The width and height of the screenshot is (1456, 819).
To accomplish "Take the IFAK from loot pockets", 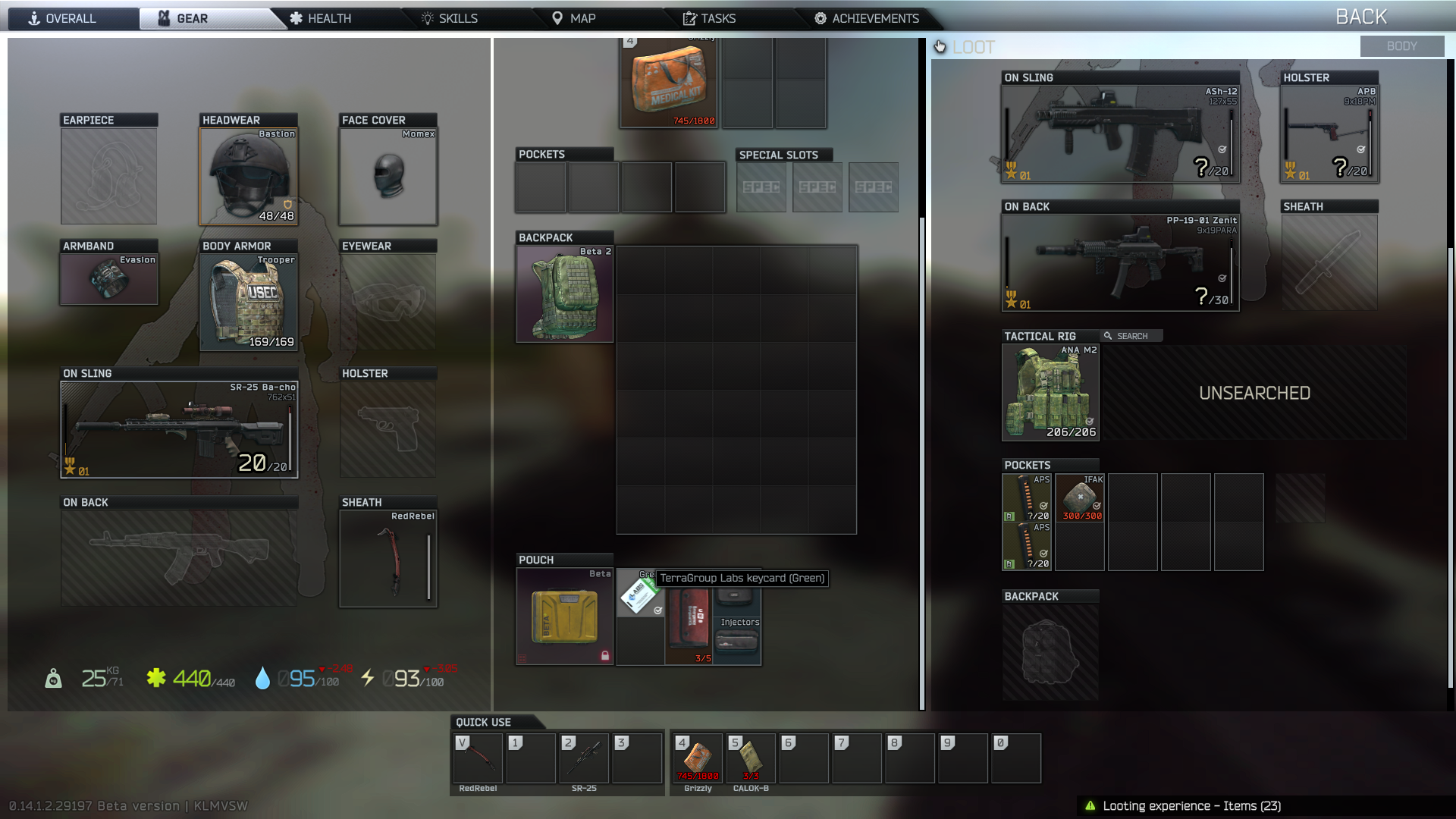I will click(x=1080, y=497).
